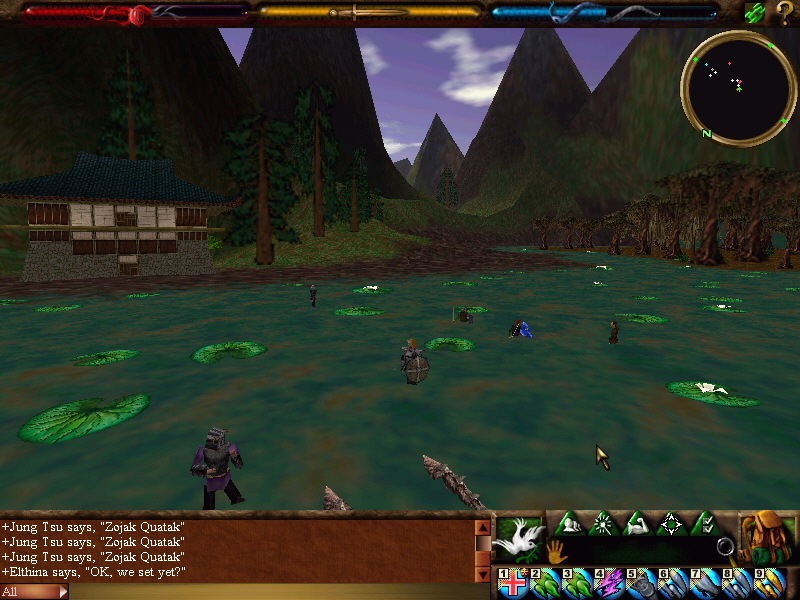Click the green chain link icon
Viewport: 800px width, 600px height.
[755, 13]
